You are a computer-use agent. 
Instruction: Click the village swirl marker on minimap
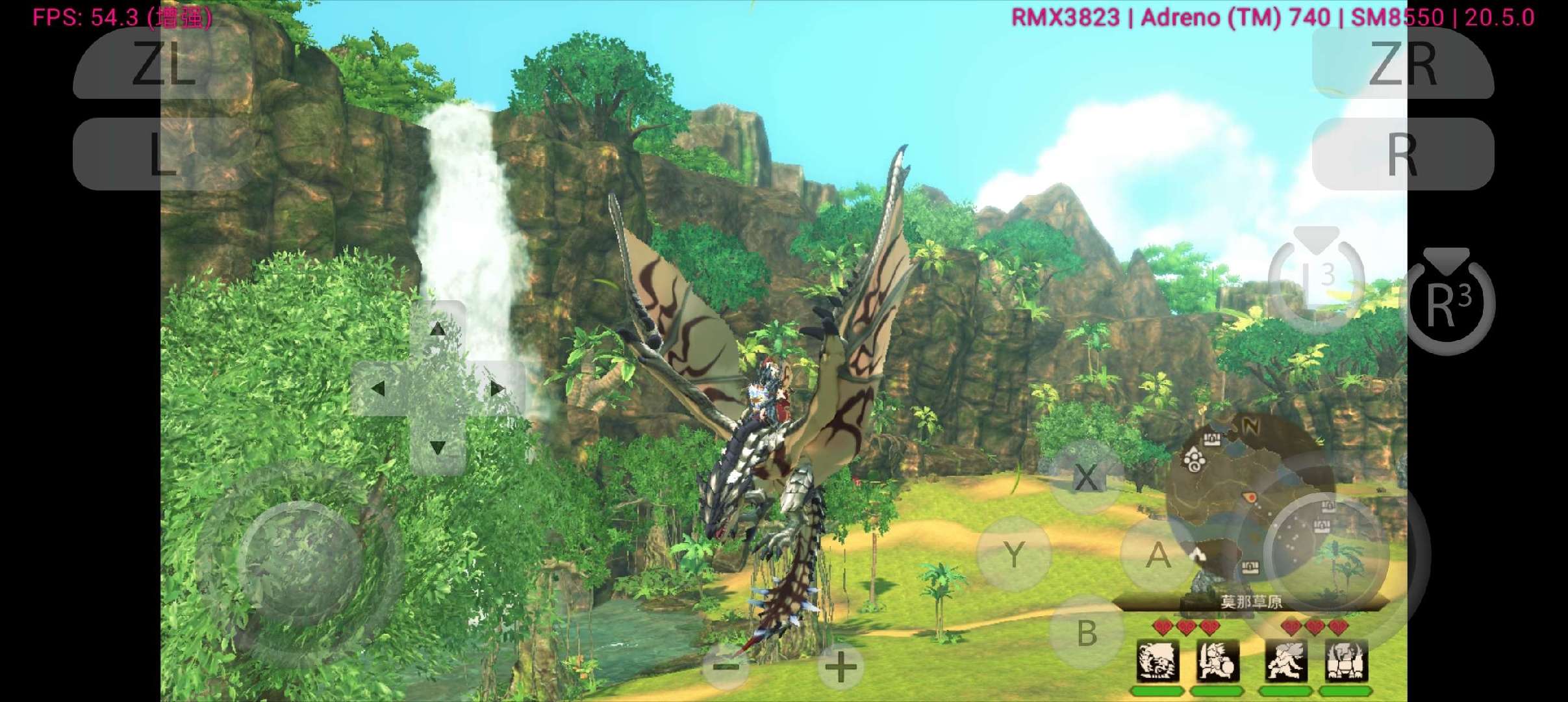(x=1194, y=460)
